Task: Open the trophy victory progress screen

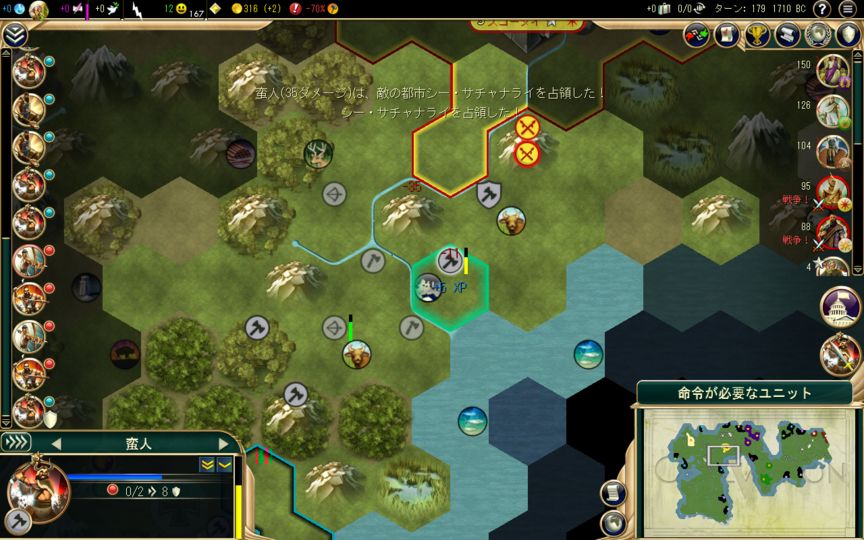Action: [x=758, y=35]
